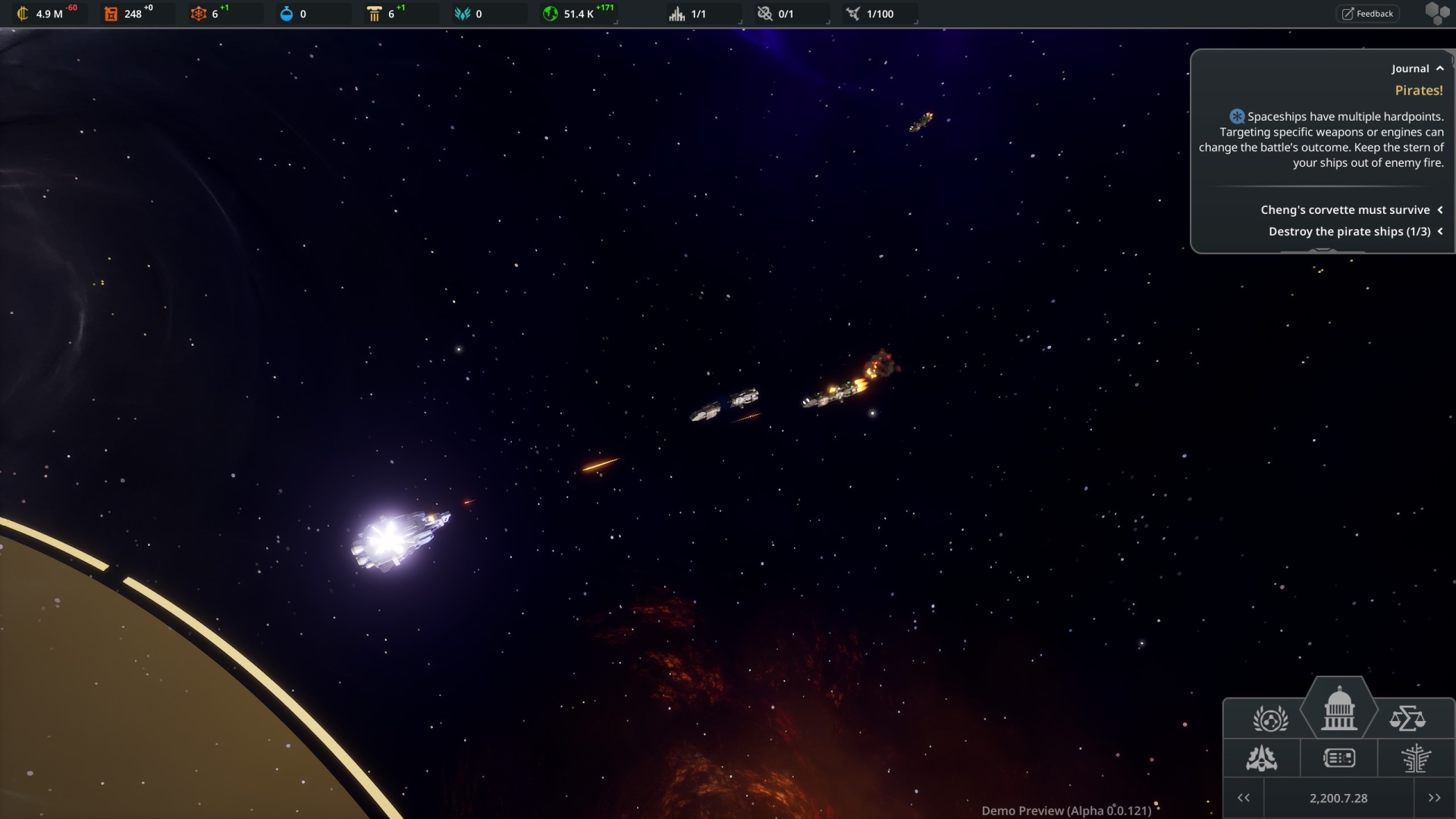Open the capitol building government menu

pos(1338,710)
